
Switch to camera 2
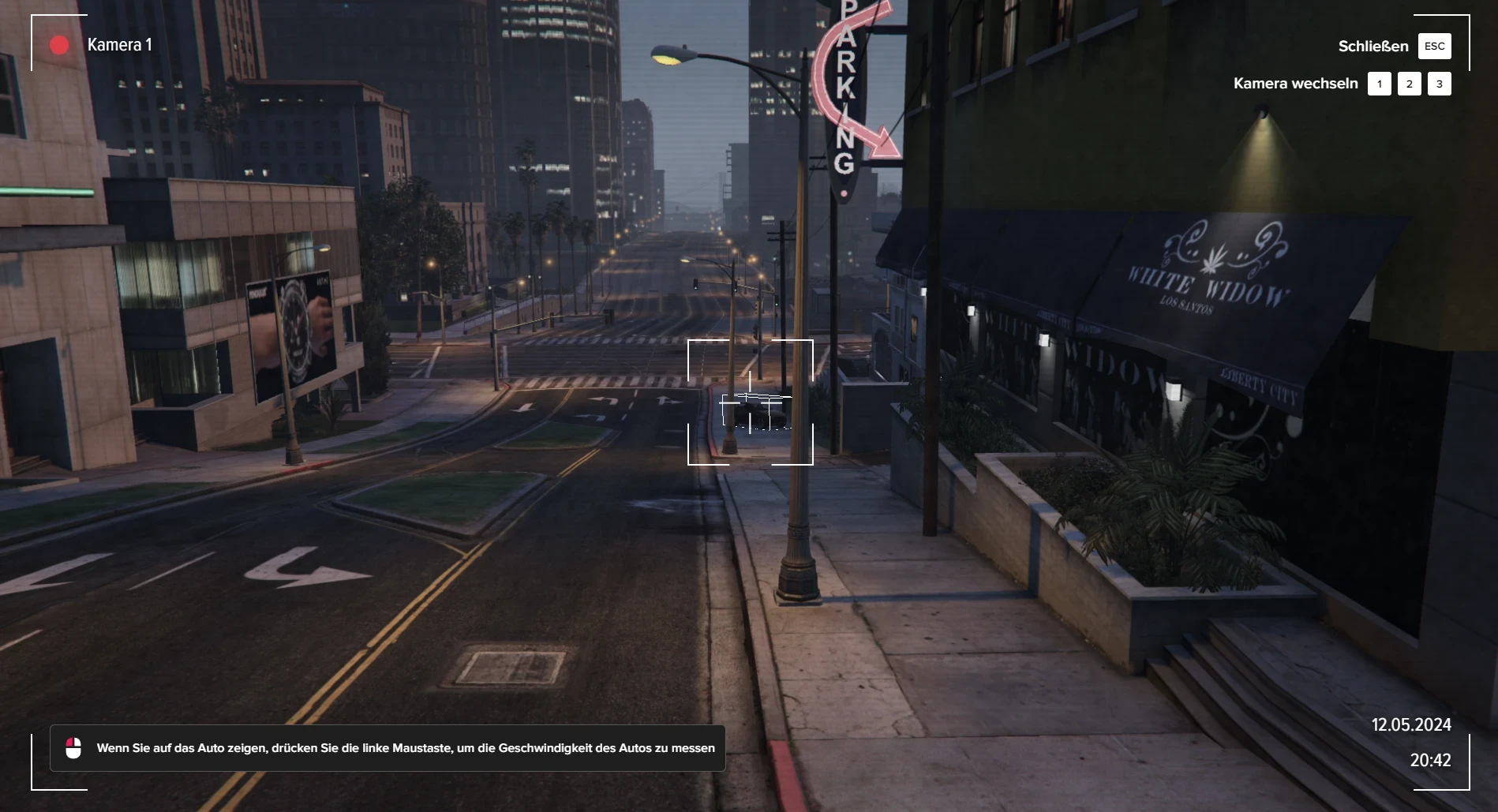[1409, 84]
